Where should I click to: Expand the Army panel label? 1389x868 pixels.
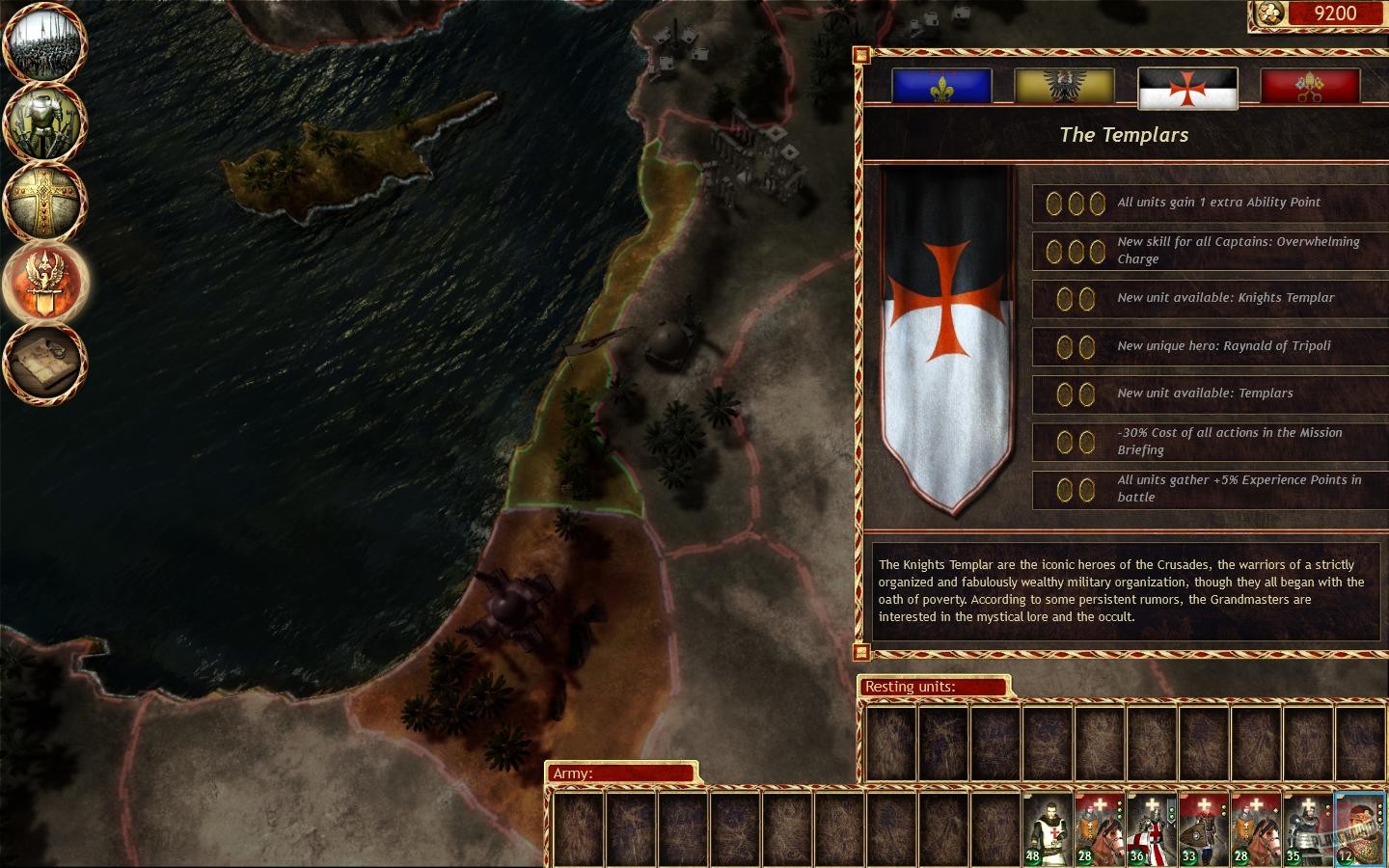pyautogui.click(x=622, y=773)
